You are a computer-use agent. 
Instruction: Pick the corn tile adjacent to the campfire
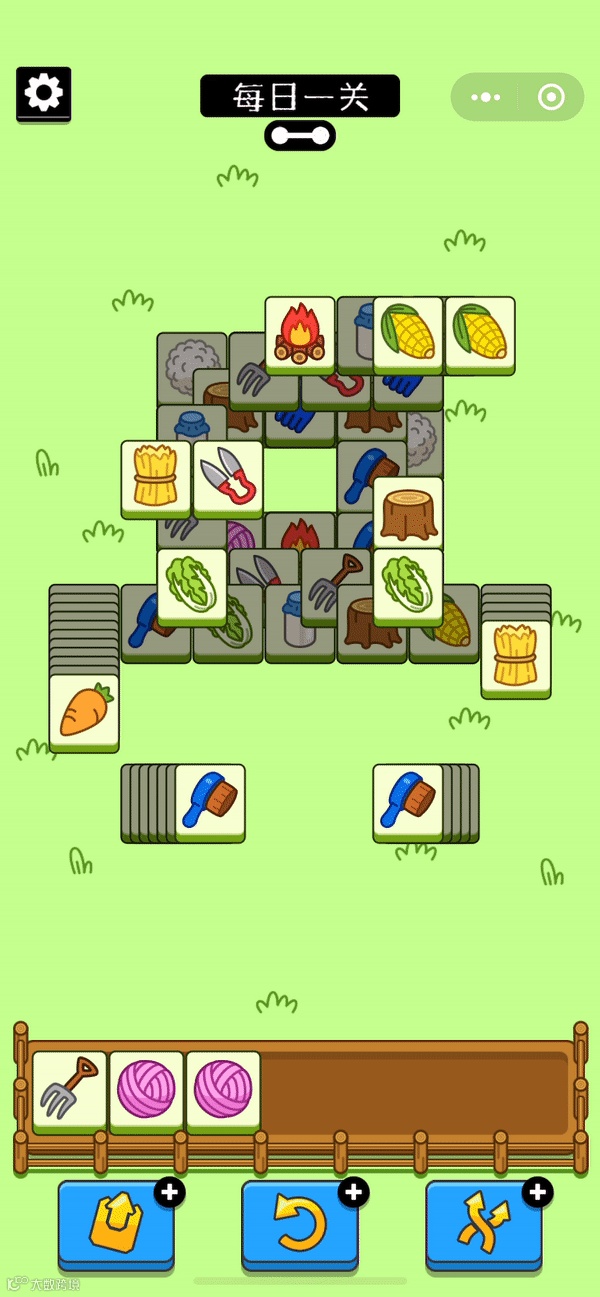click(408, 334)
